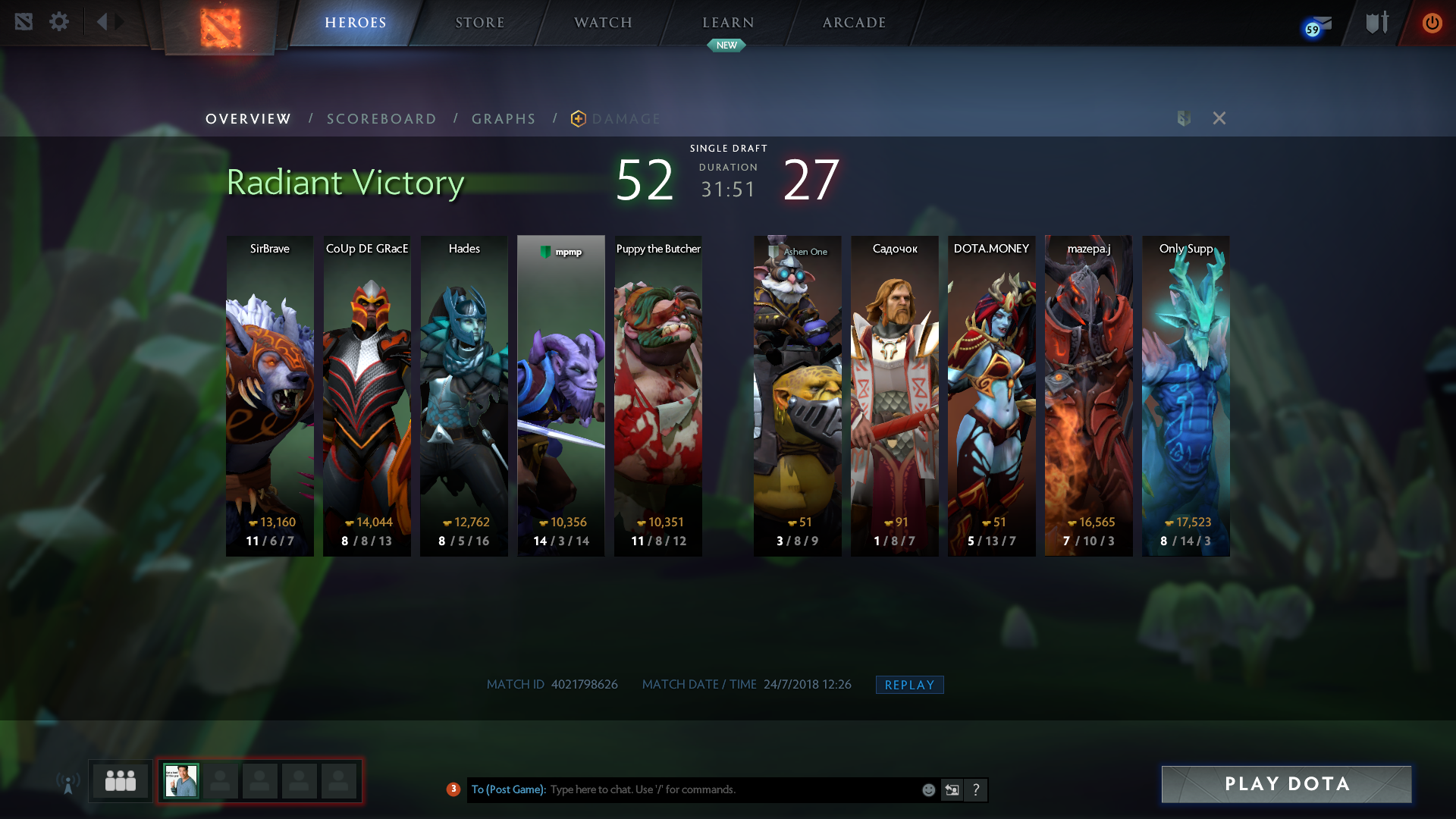Screen dimensions: 1456x819
Task: Select SirBrave's hero card
Action: [x=270, y=395]
